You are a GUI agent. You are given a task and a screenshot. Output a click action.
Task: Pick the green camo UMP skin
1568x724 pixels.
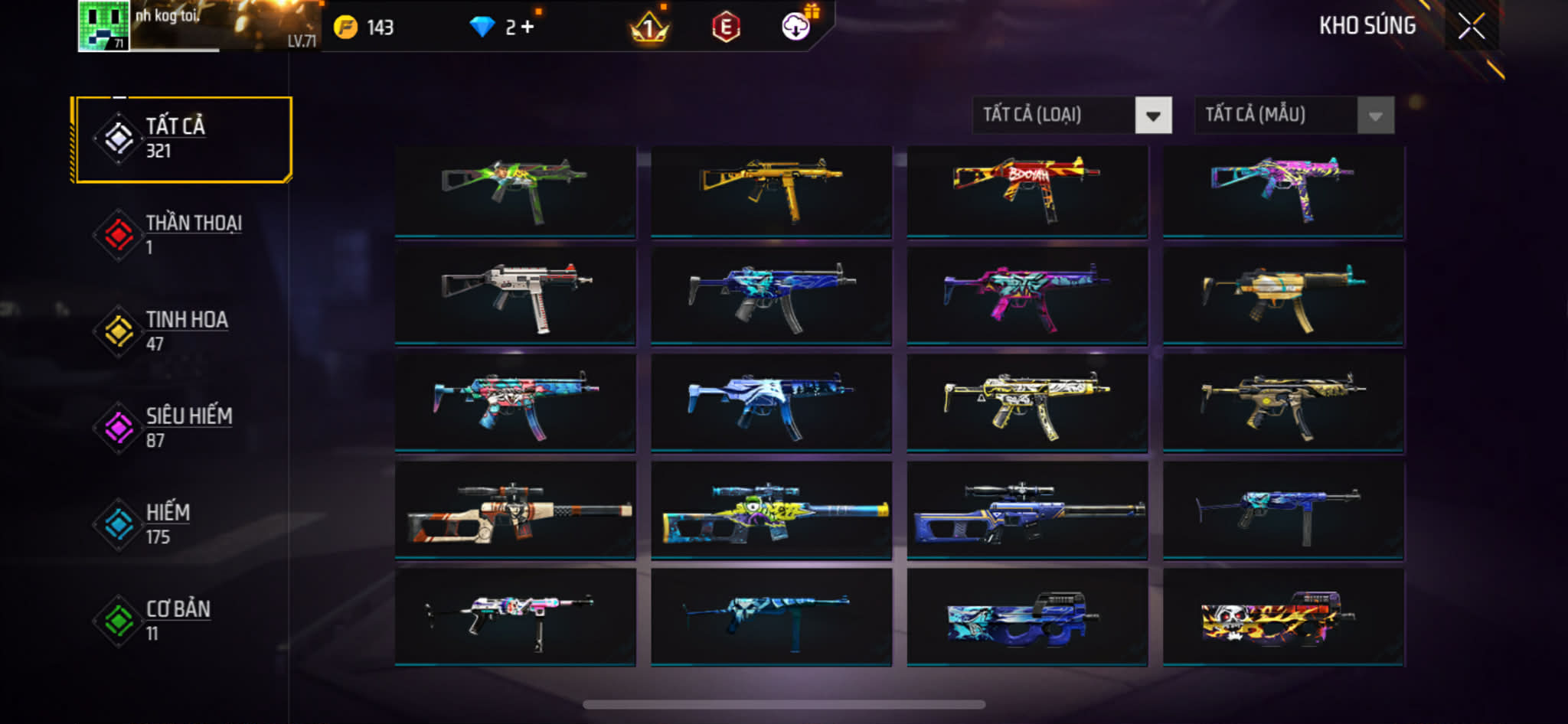coord(515,191)
